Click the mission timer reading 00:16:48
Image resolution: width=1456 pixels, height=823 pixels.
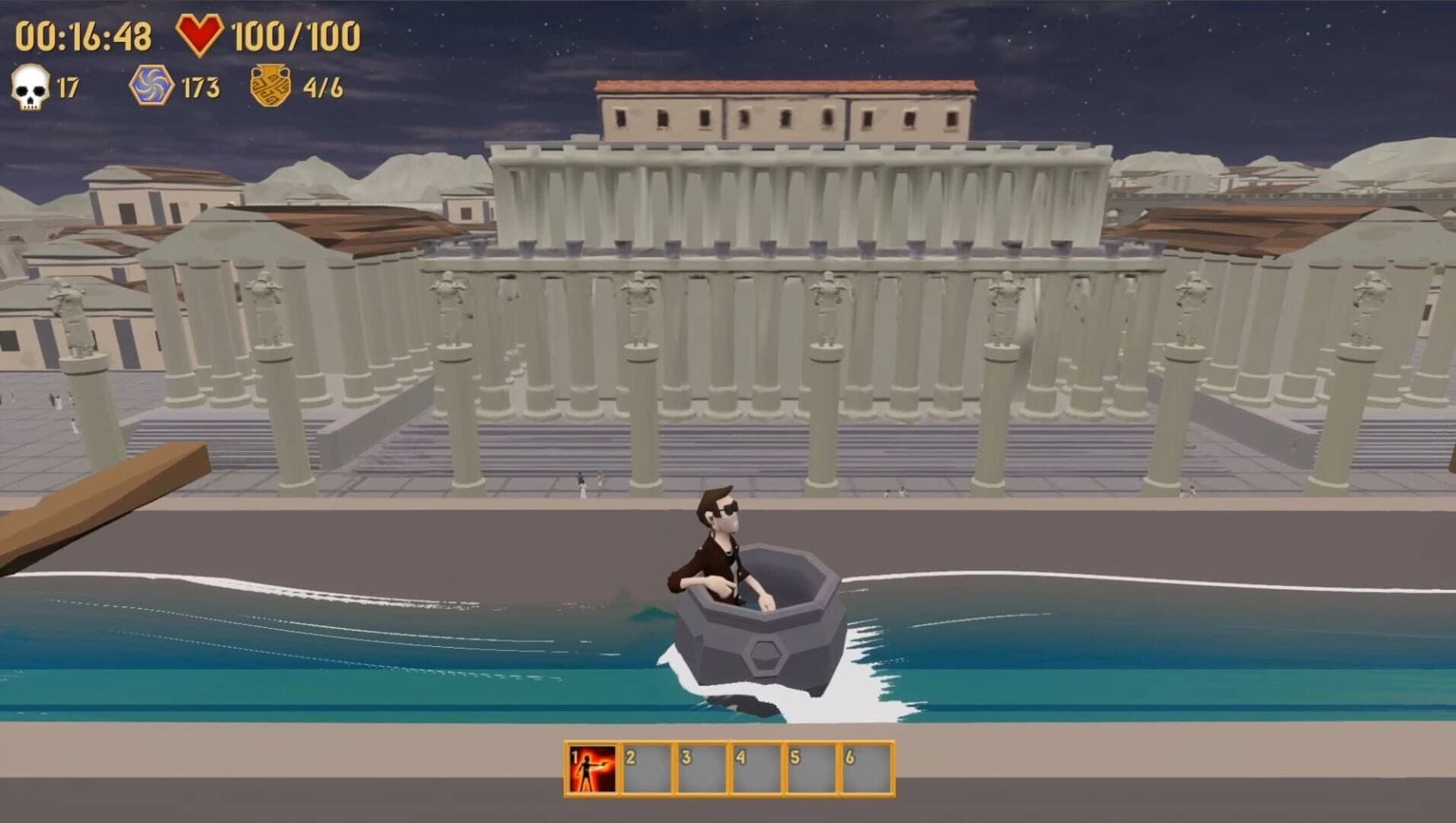84,34
